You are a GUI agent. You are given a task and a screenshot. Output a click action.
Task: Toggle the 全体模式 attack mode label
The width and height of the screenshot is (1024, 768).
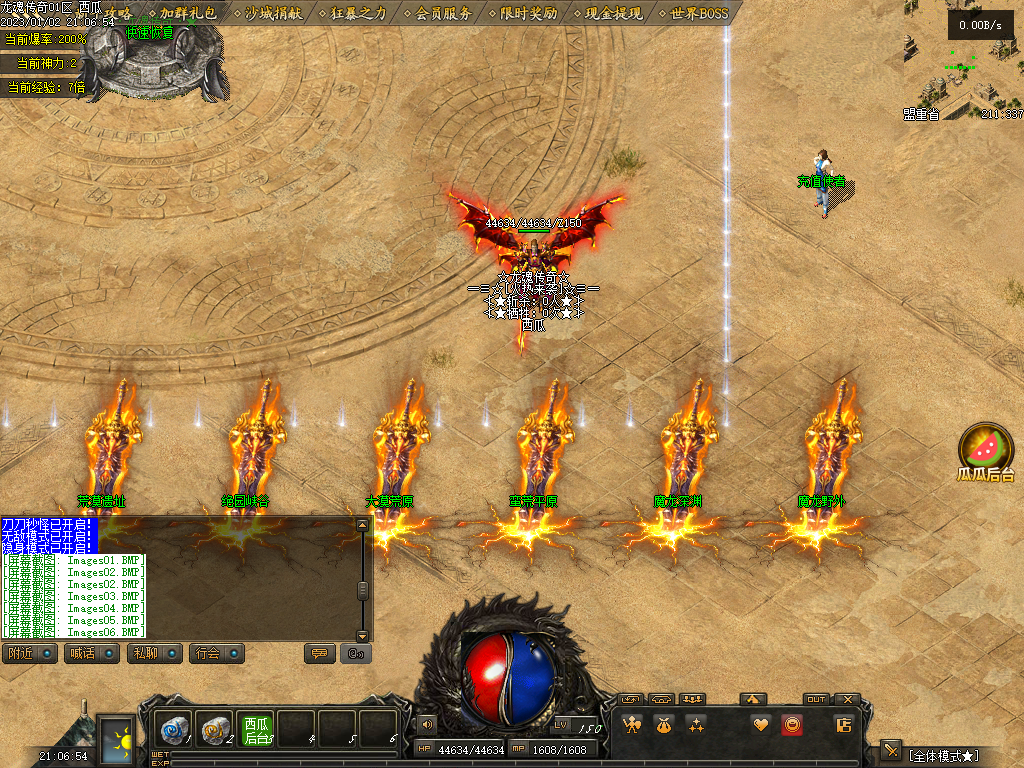[943, 755]
